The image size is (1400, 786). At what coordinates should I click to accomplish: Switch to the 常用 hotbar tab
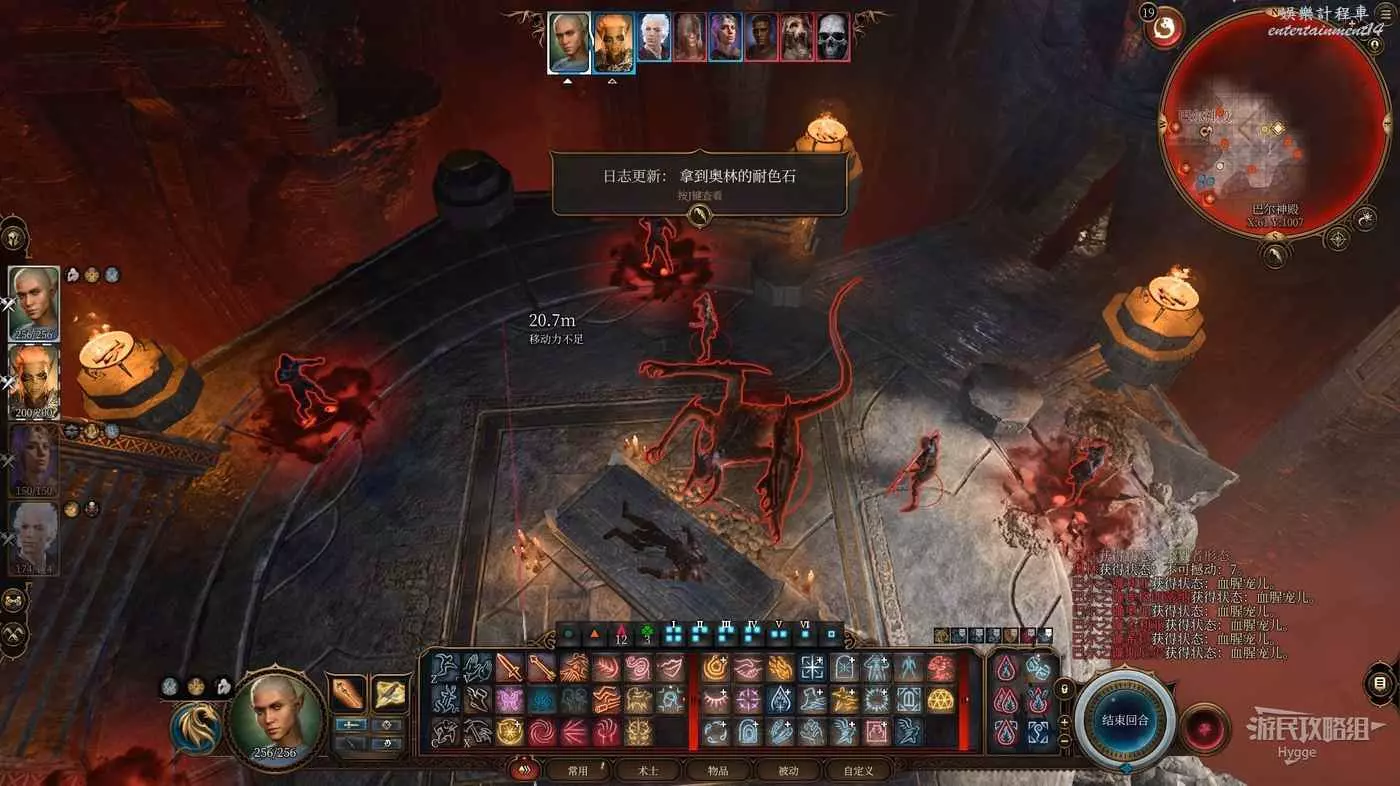tap(578, 770)
